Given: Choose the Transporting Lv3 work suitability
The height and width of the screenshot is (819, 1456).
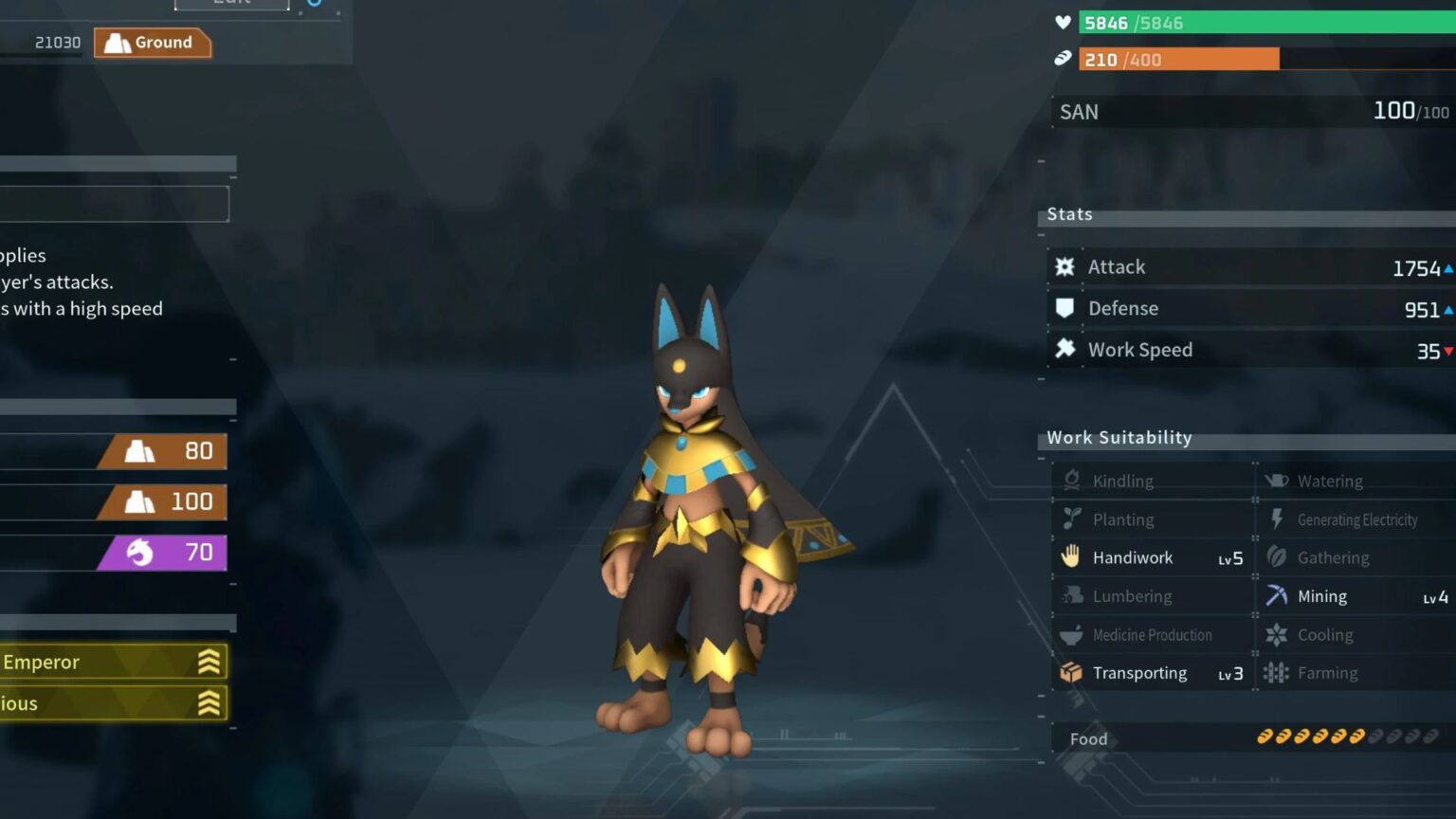Looking at the screenshot, I should (1153, 673).
